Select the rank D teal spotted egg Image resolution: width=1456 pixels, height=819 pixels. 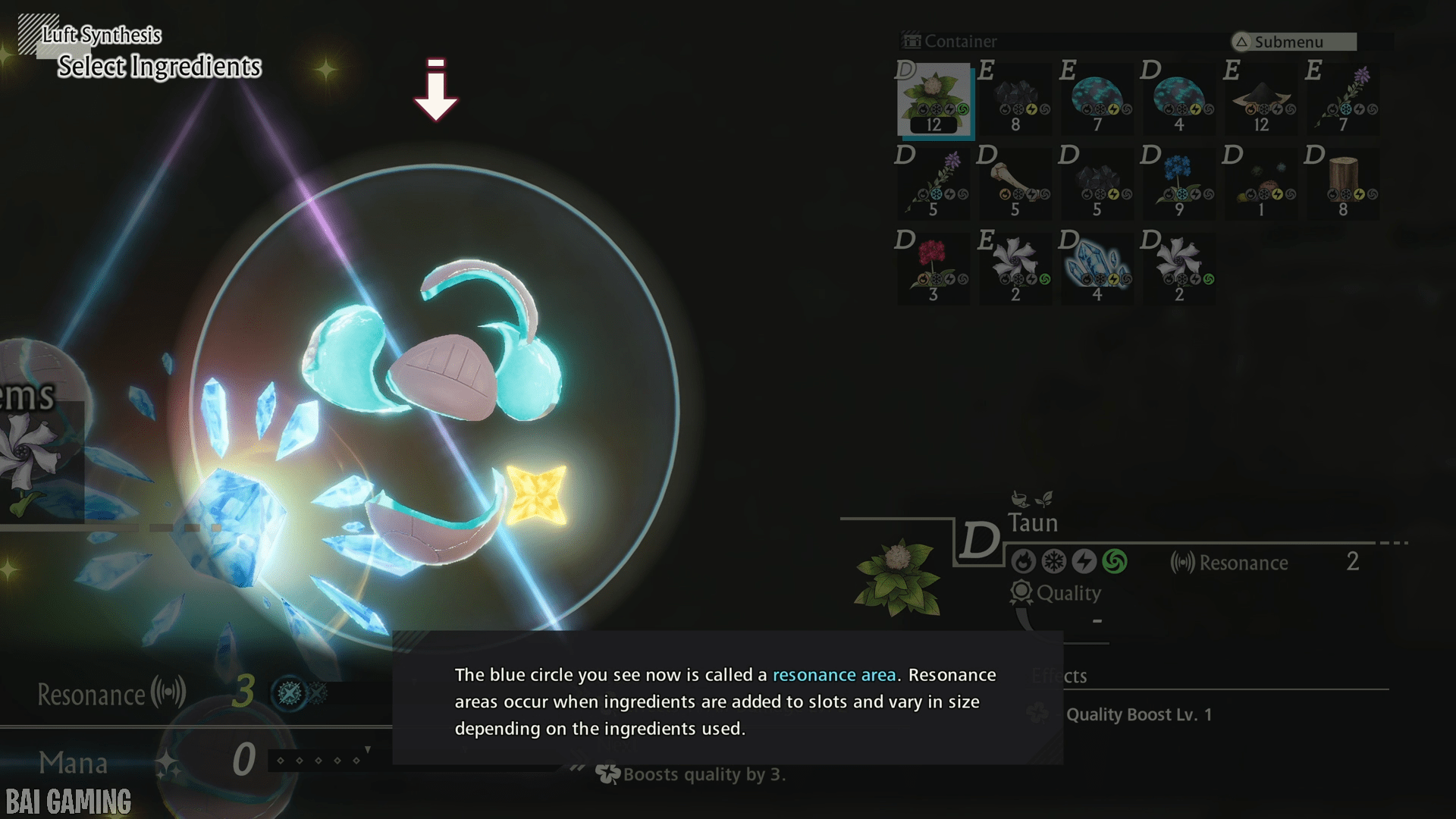[1180, 99]
